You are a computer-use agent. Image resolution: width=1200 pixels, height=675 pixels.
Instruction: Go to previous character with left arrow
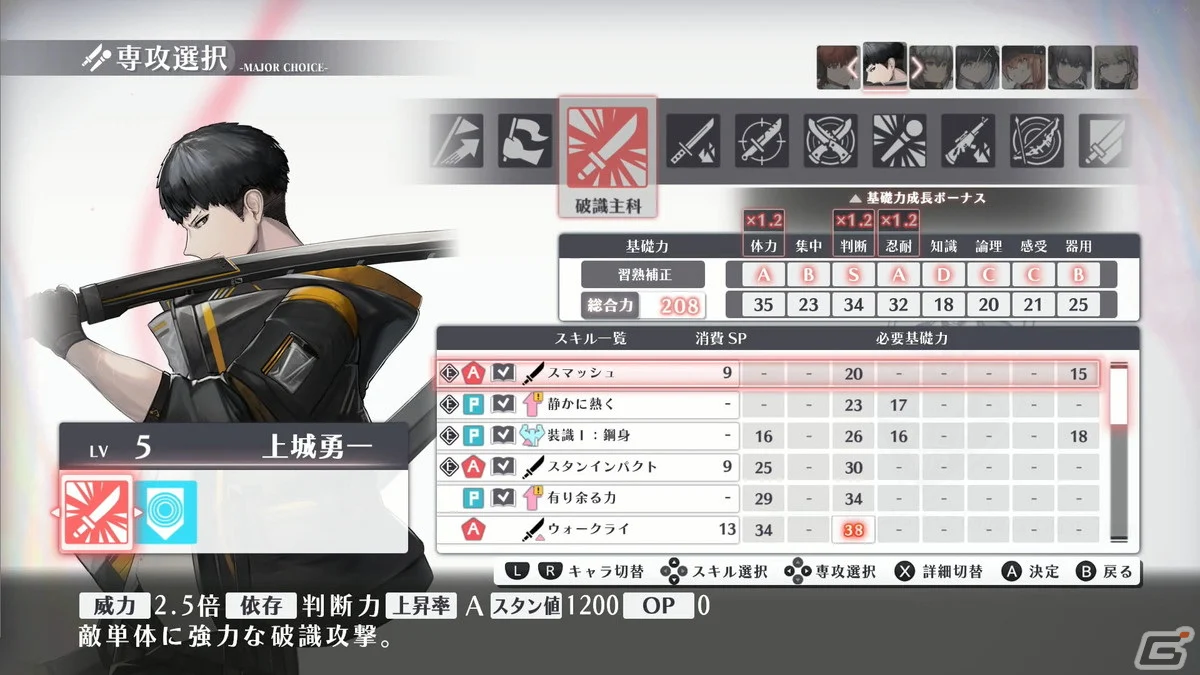tap(853, 68)
